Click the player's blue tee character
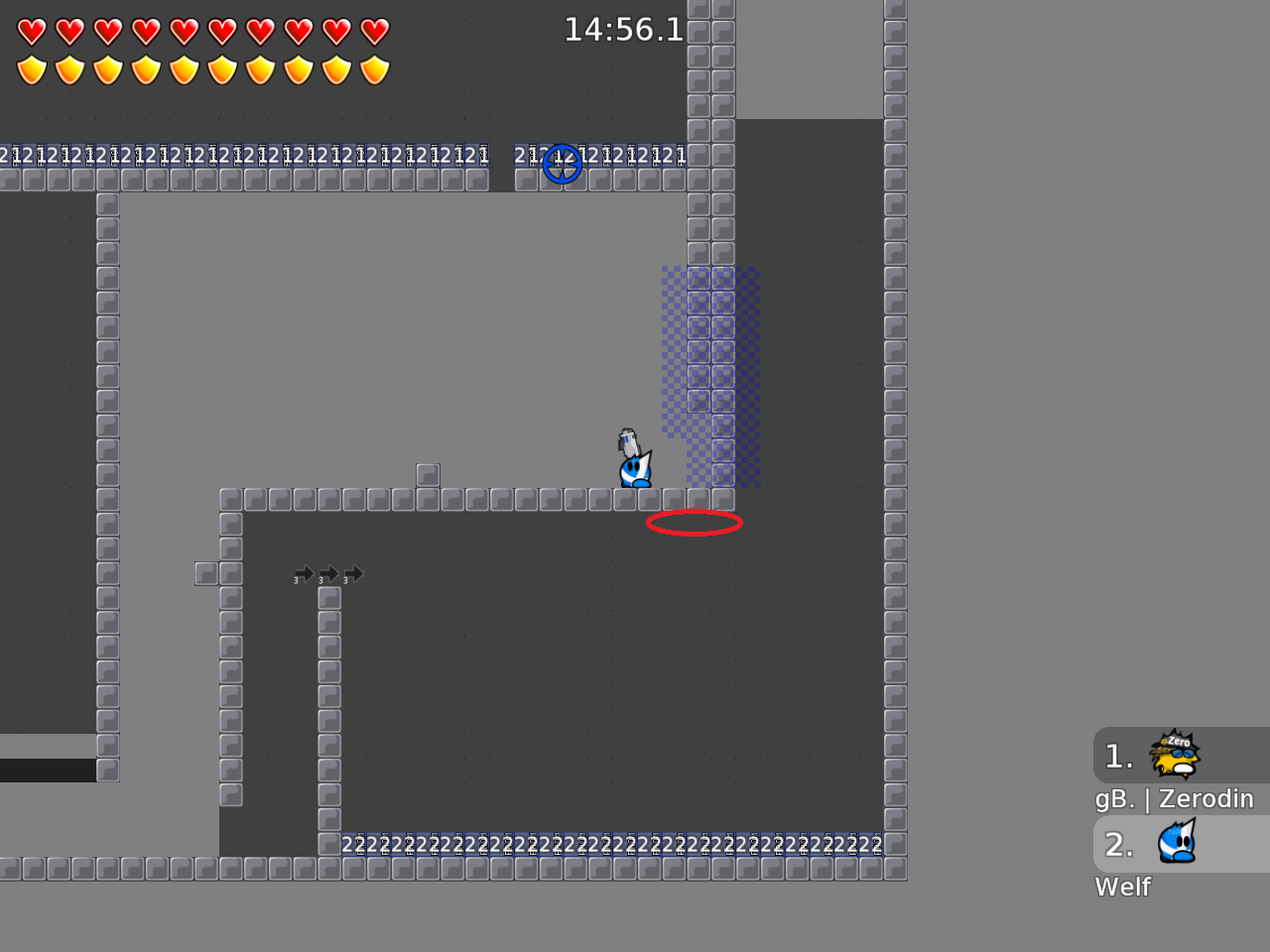Screen dimensions: 1270x952 [633, 468]
